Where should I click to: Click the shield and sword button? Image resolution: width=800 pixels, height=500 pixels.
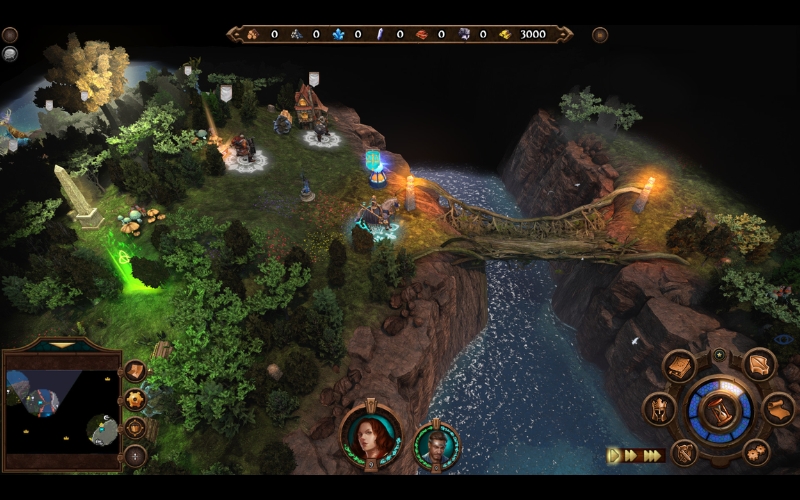coord(684,452)
